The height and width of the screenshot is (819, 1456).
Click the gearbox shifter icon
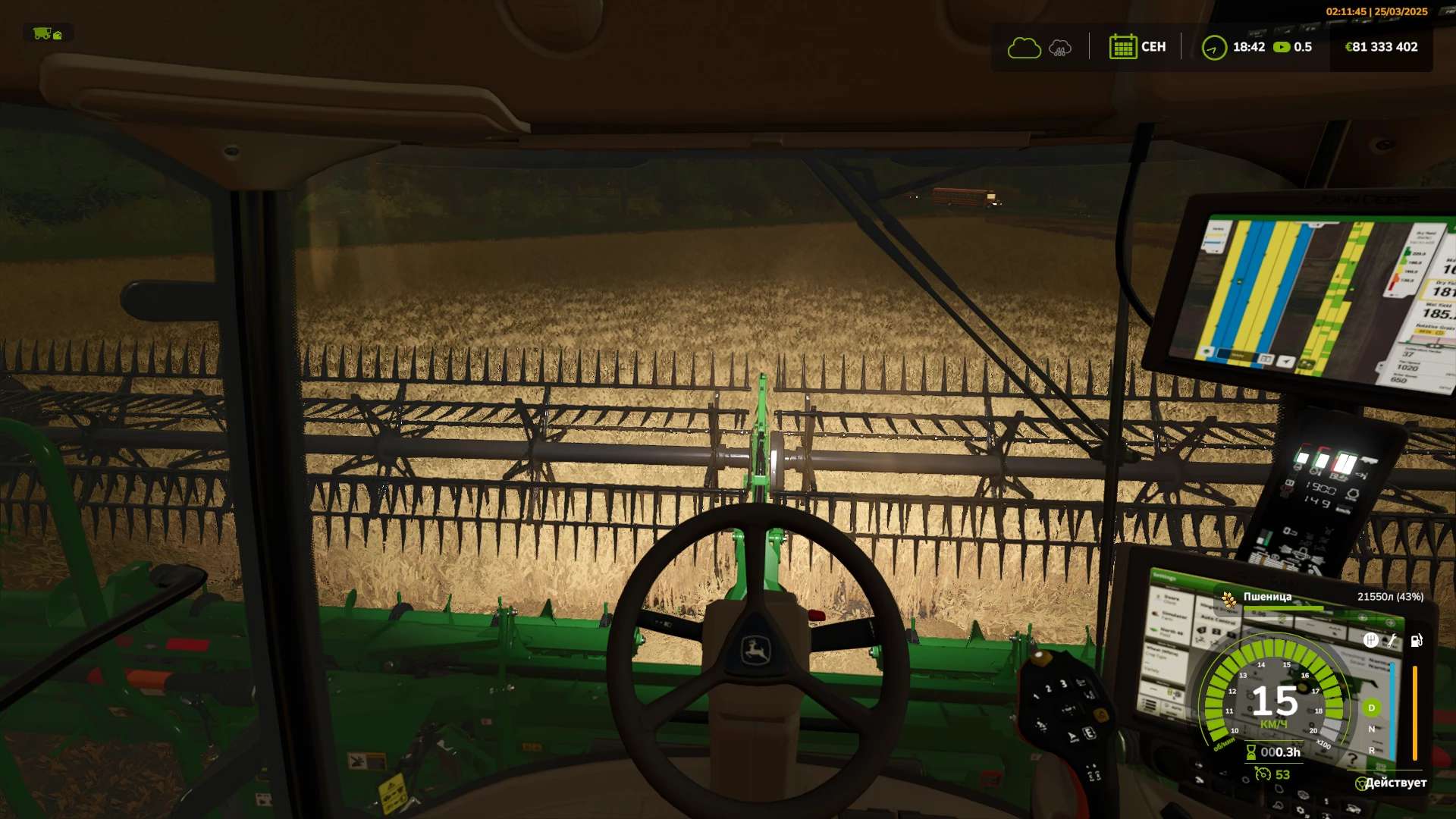[1370, 641]
